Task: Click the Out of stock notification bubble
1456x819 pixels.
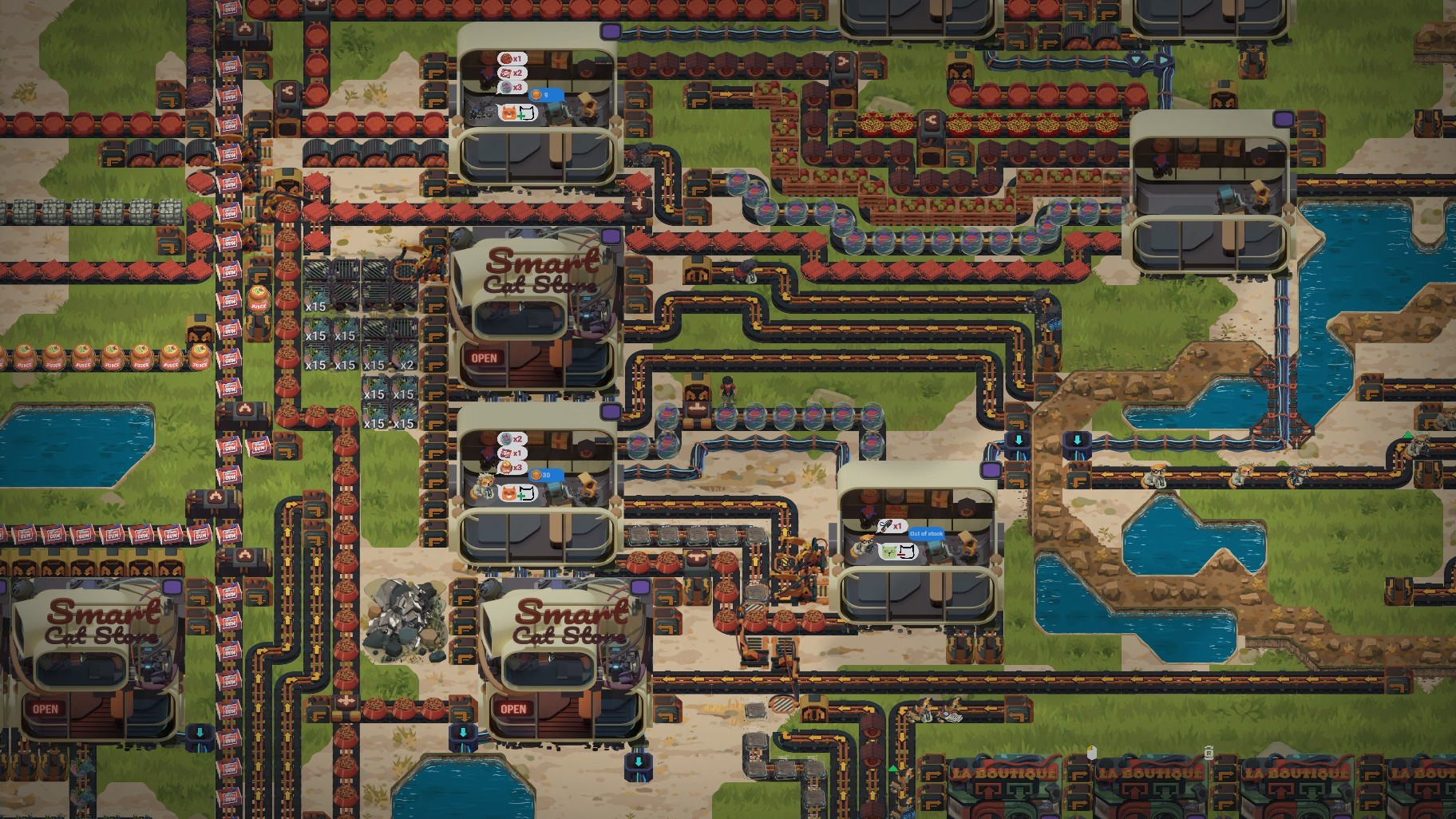Action: point(927,534)
